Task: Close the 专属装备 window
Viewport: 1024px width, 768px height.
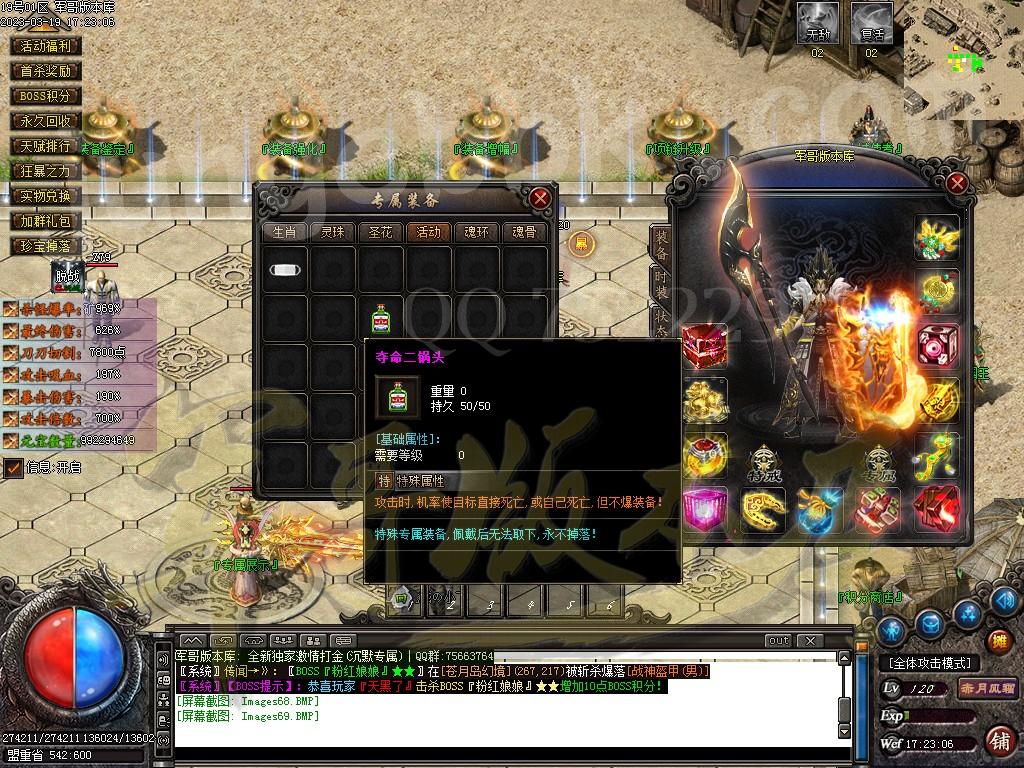Action: pyautogui.click(x=540, y=198)
